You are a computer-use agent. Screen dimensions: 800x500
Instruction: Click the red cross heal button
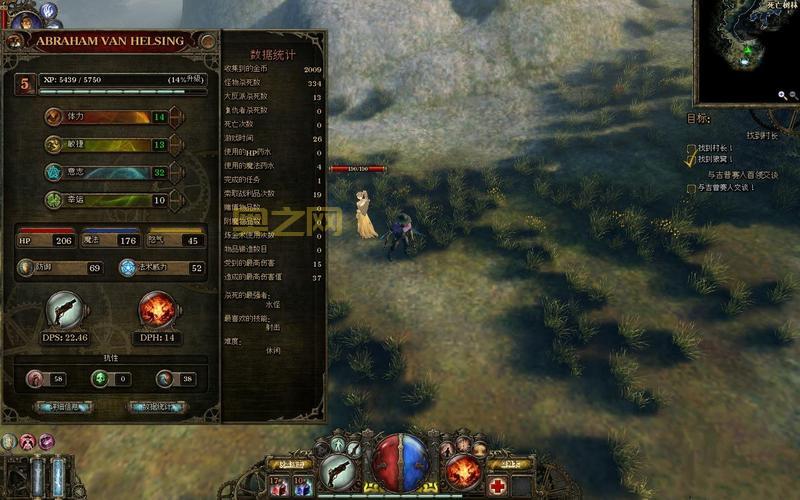click(498, 486)
